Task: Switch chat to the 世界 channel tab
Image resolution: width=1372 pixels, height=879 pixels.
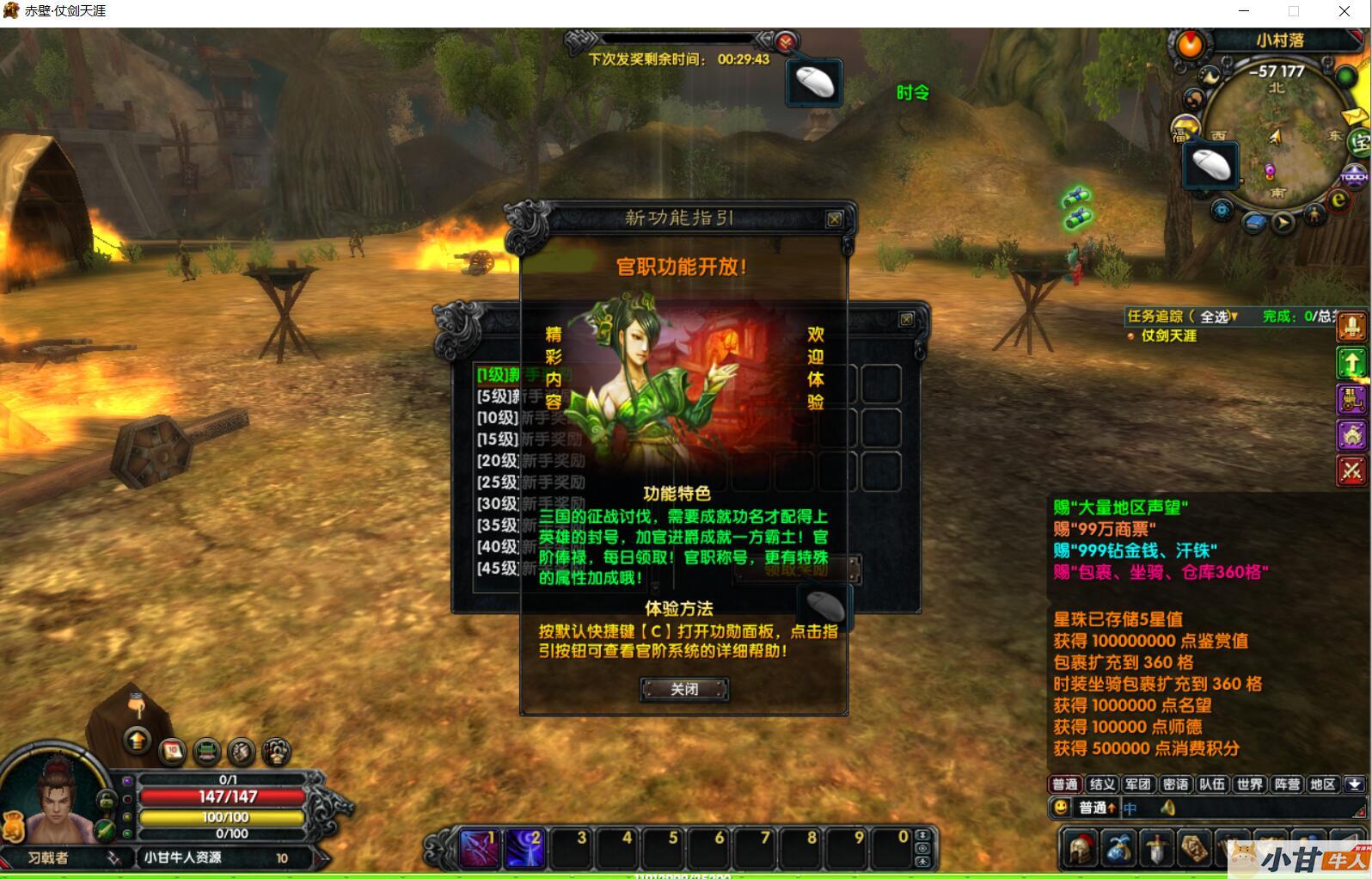Action: [x=1249, y=784]
